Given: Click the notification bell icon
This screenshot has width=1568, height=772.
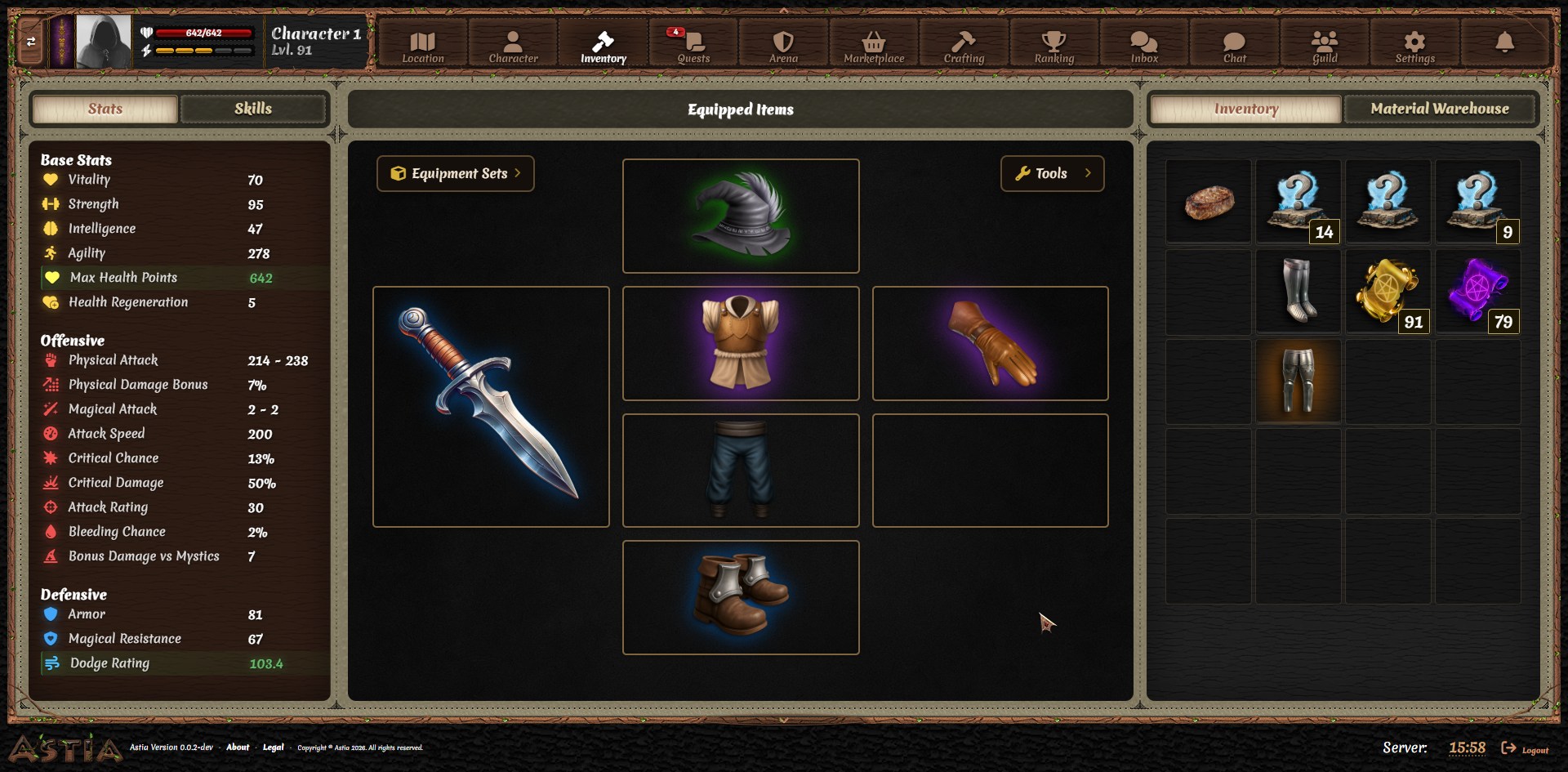Looking at the screenshot, I should click(1505, 39).
